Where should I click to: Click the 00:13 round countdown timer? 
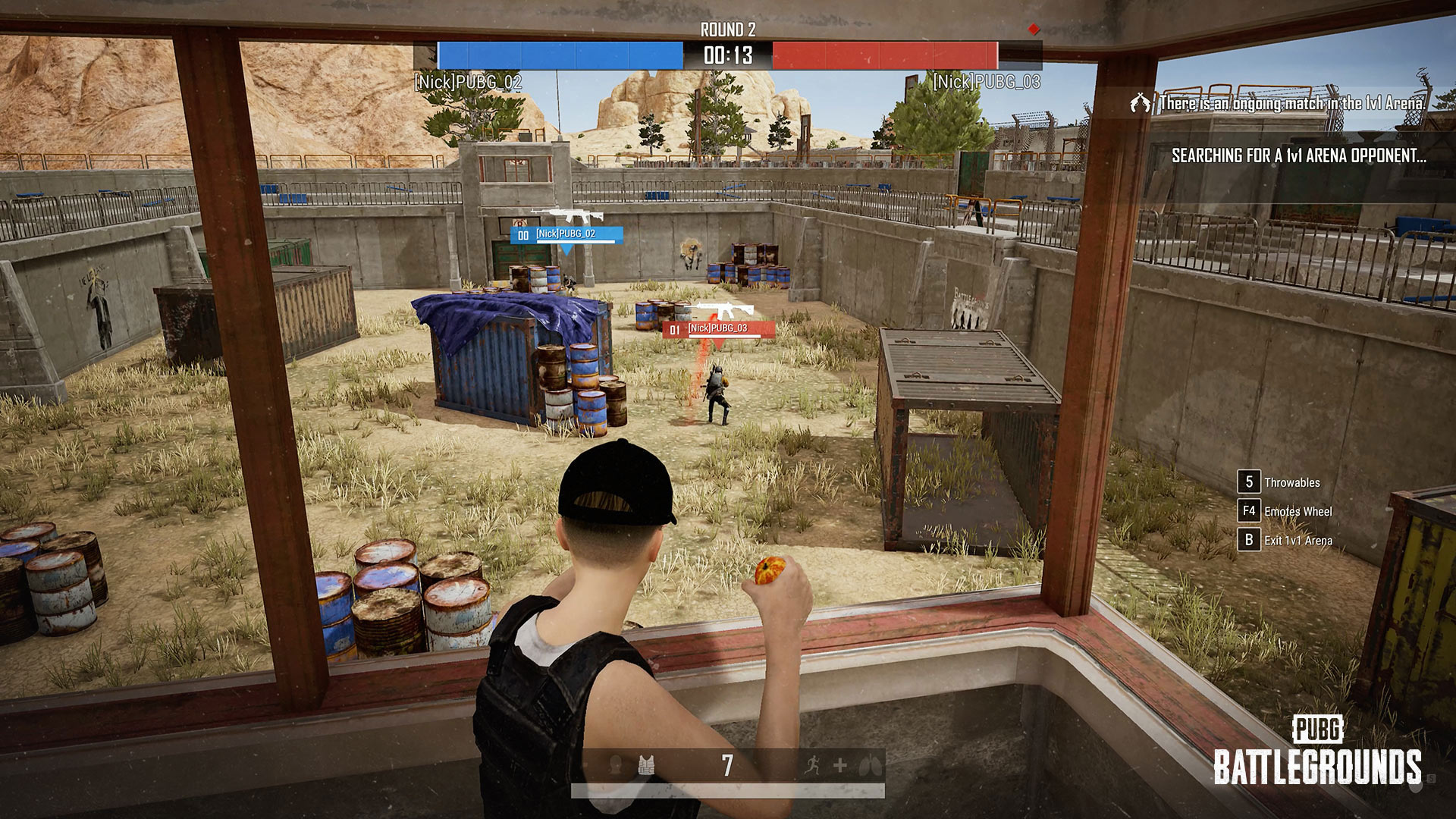tap(727, 55)
